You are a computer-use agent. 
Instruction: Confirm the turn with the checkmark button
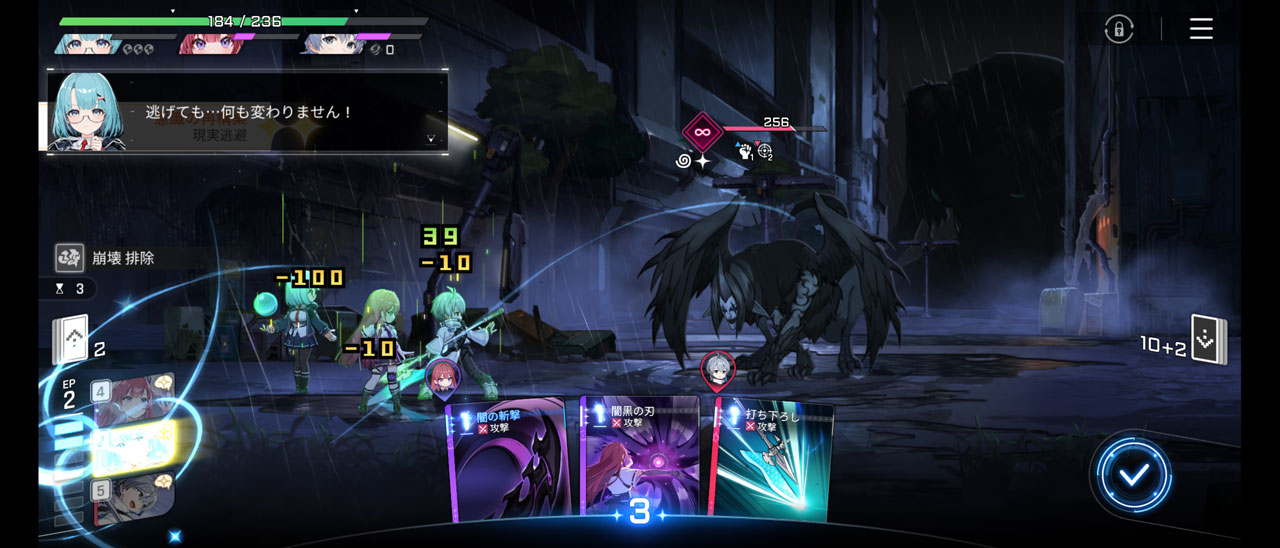1133,475
